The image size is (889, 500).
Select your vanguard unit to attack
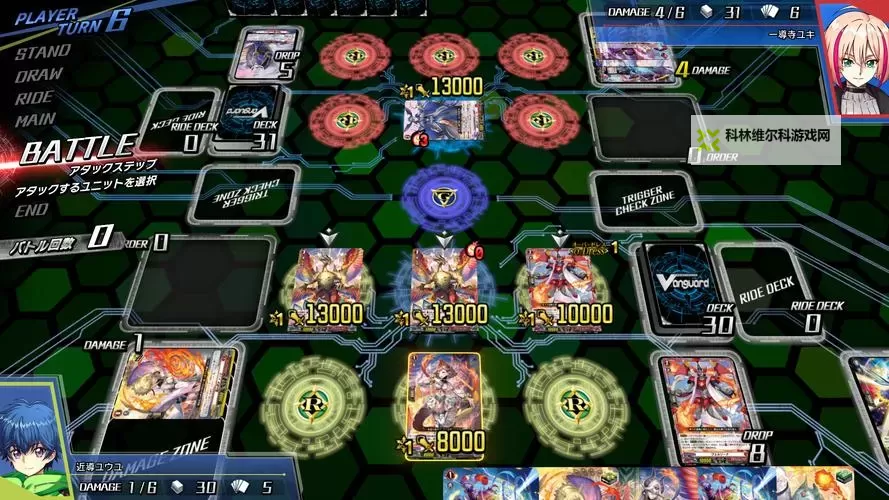(443, 285)
